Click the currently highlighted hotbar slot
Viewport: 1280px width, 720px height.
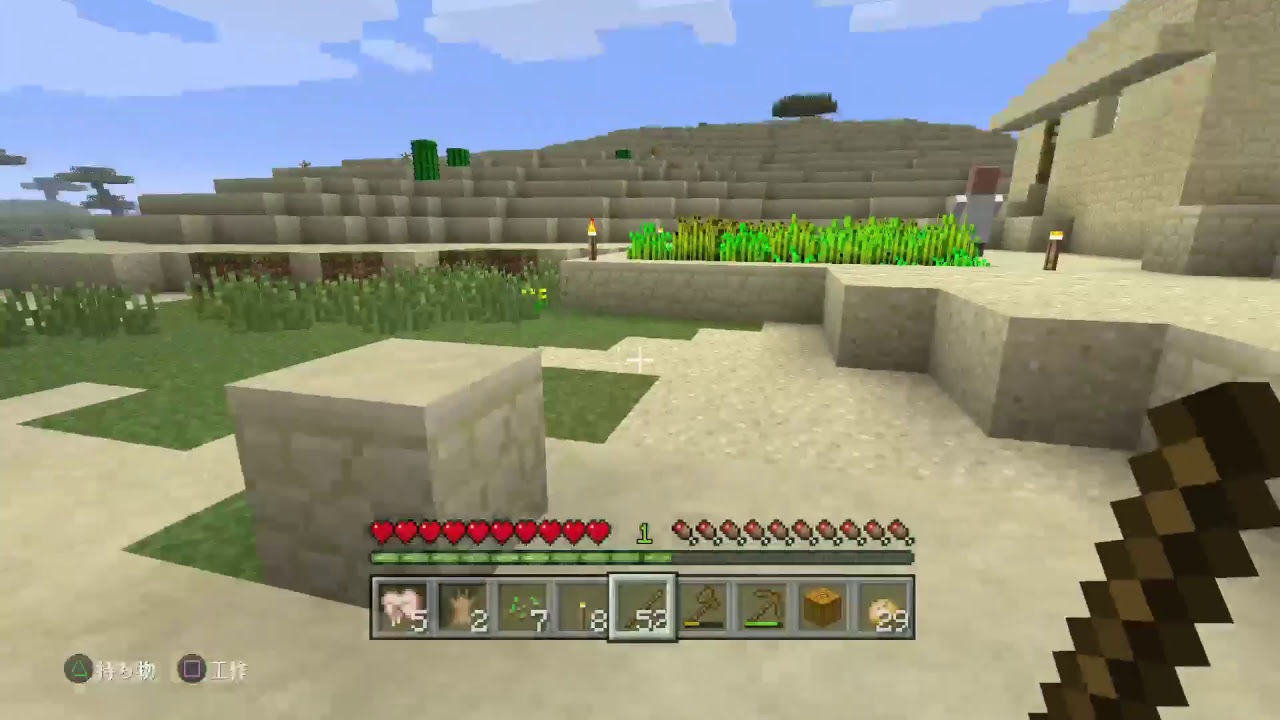641,605
